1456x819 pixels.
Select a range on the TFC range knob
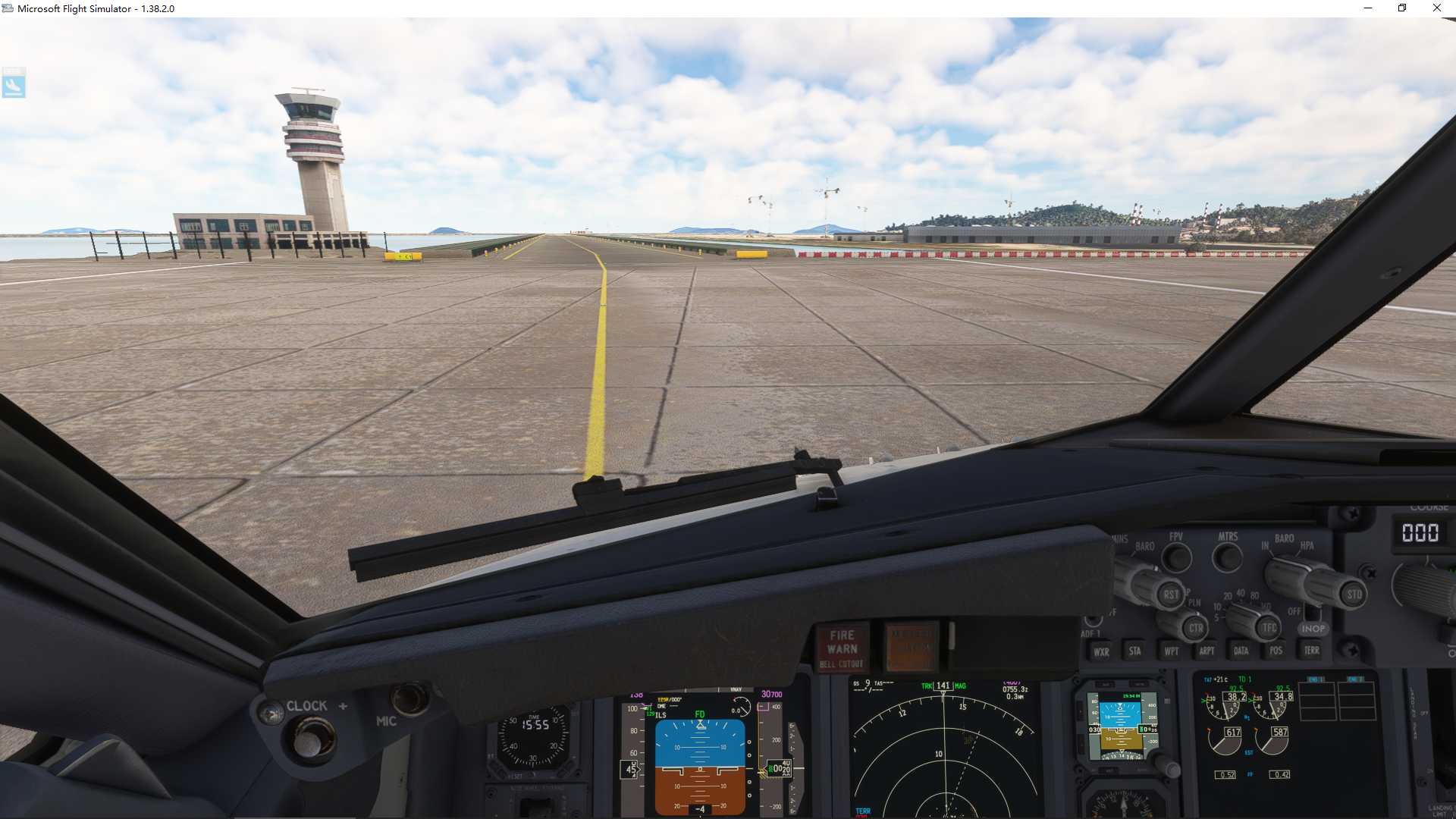click(x=1270, y=626)
